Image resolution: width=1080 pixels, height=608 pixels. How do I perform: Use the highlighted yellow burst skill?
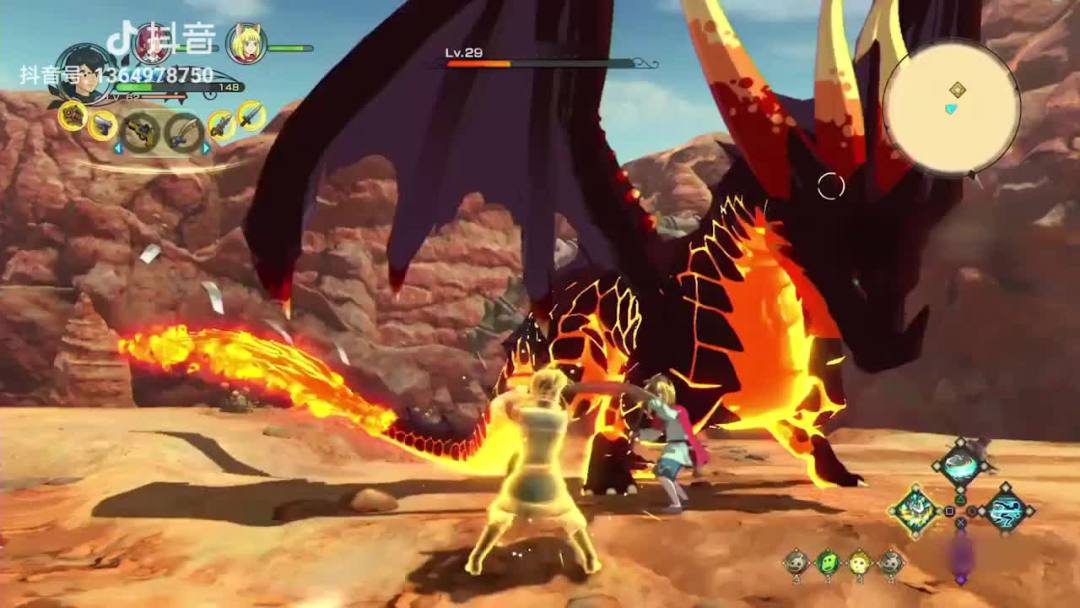(x=914, y=510)
